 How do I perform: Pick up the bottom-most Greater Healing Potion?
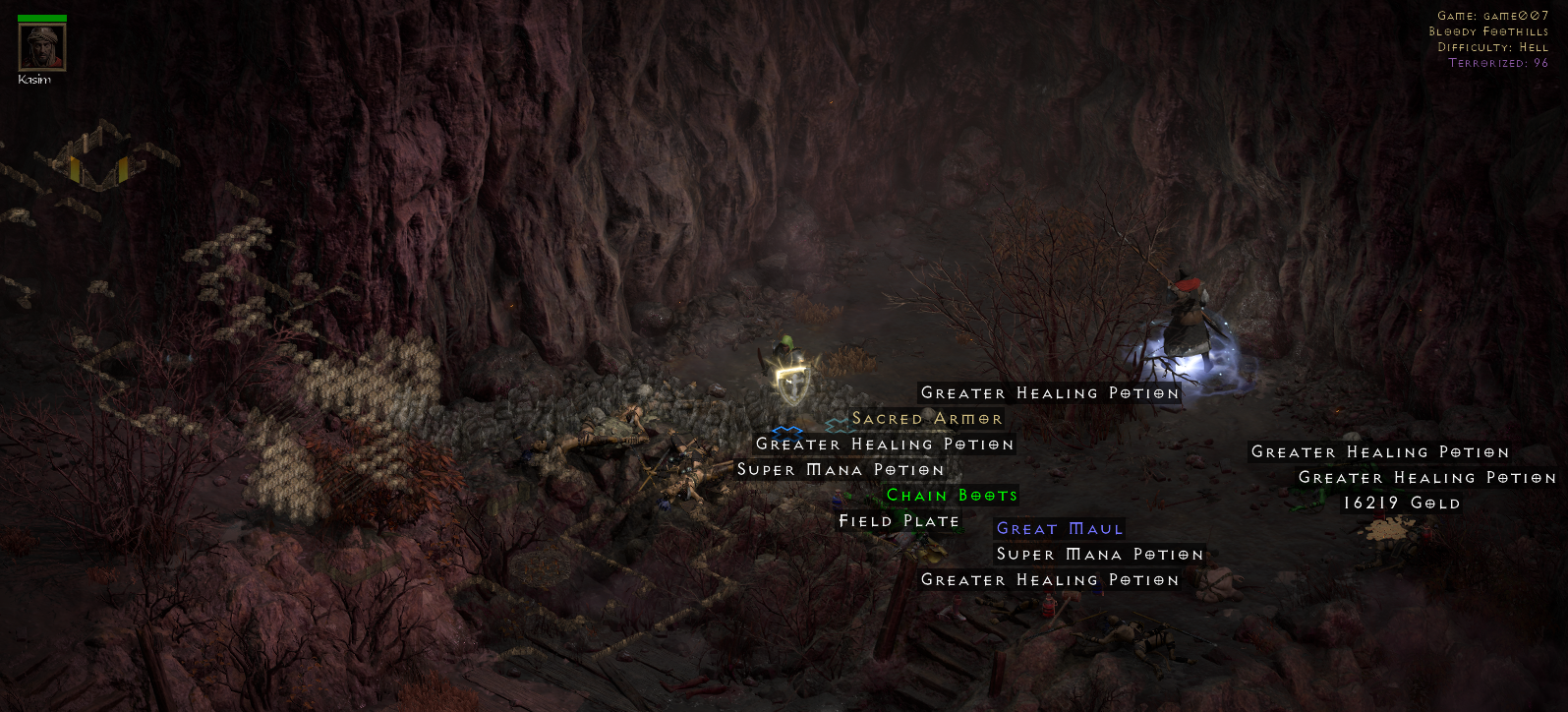coord(1048,580)
